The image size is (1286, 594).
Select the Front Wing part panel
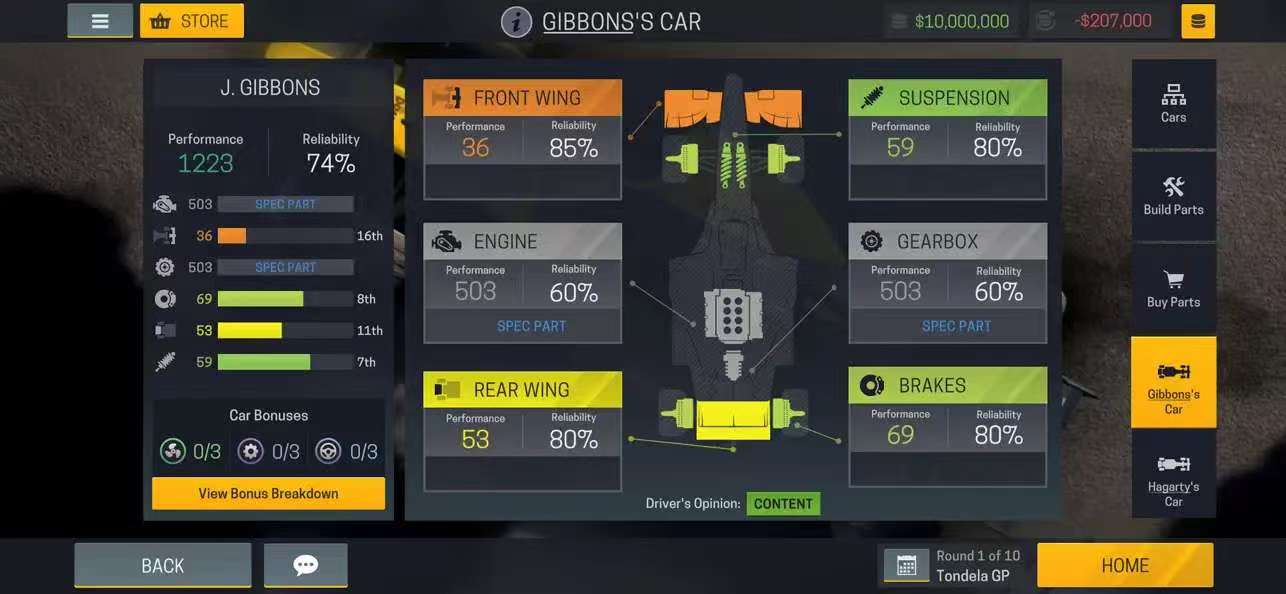[x=522, y=139]
